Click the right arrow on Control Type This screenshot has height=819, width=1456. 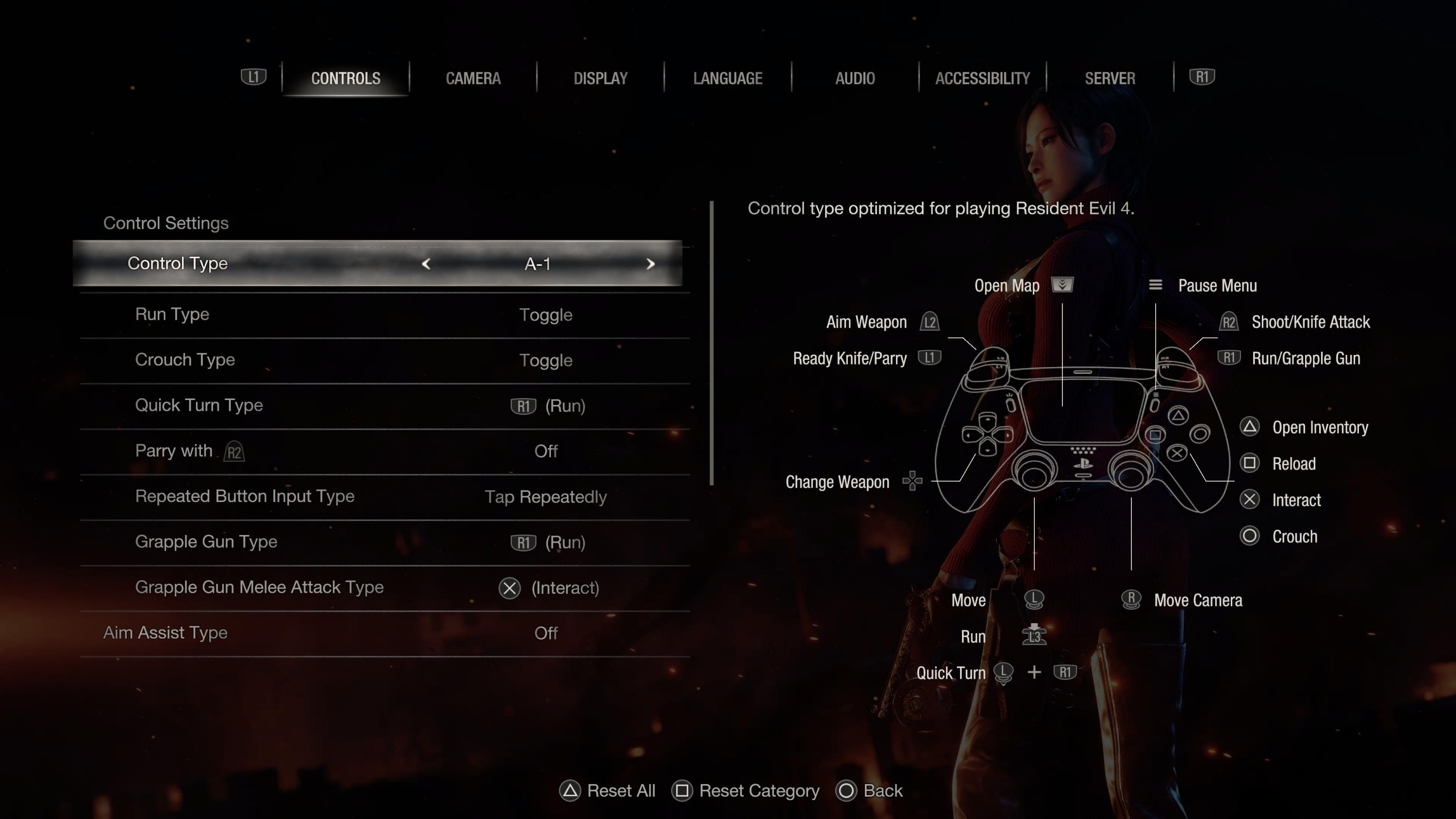tap(650, 264)
